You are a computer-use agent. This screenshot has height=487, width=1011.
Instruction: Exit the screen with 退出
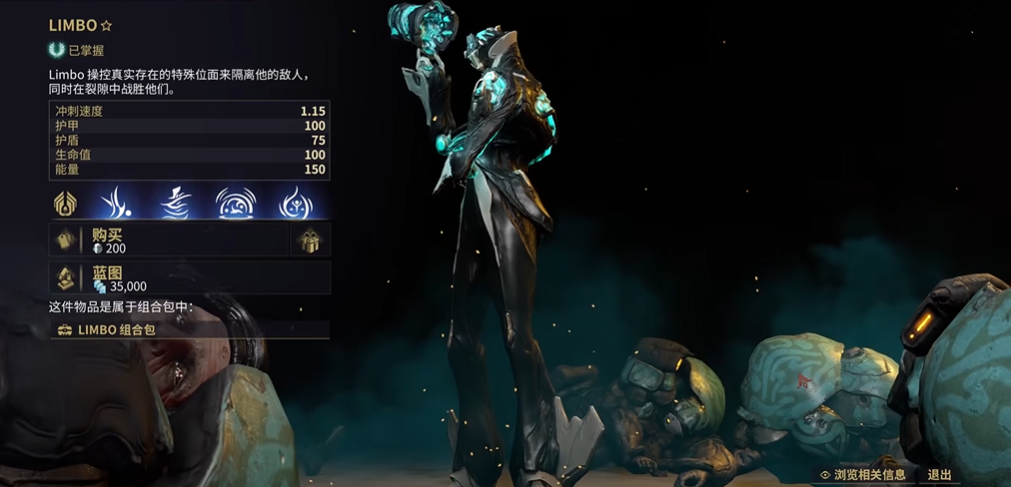tap(939, 475)
